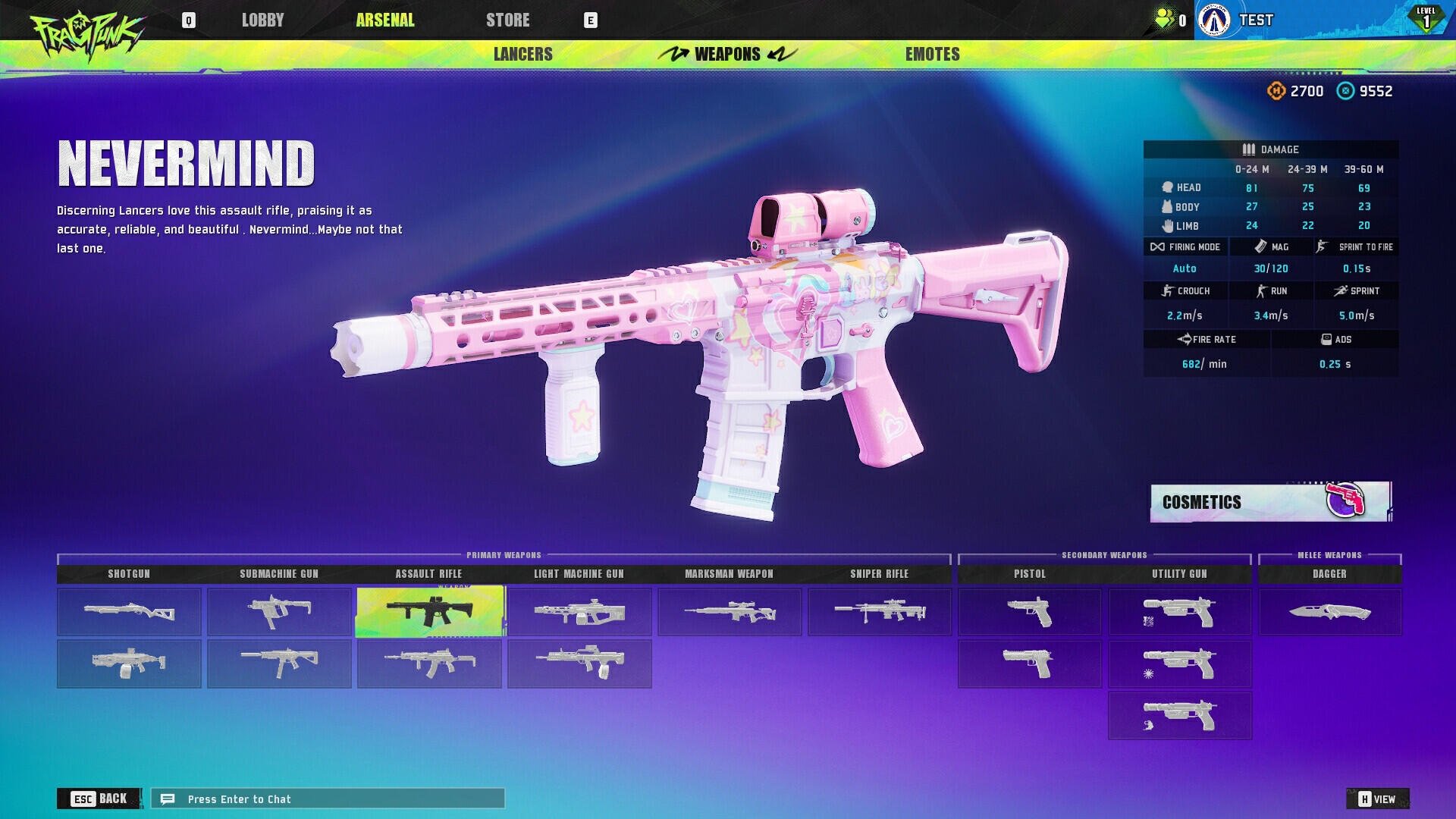The width and height of the screenshot is (1456, 819).
Task: Open the Sniper Rifle weapon thumbnail
Action: pyautogui.click(x=879, y=611)
